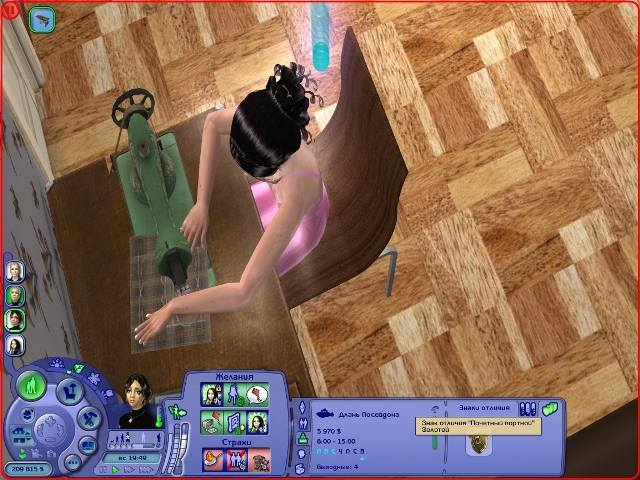Click the active sim's large portrait
This screenshot has height=480, width=640.
tap(137, 399)
